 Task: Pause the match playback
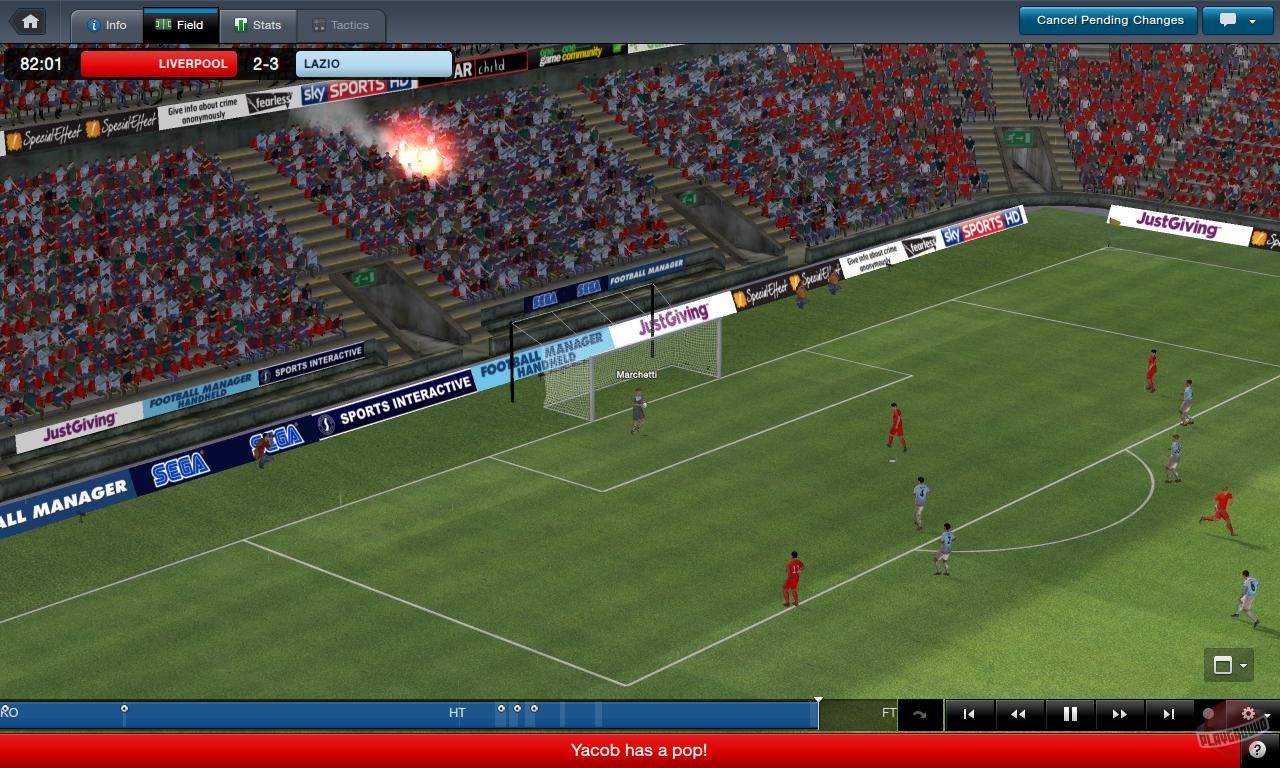click(x=1068, y=713)
